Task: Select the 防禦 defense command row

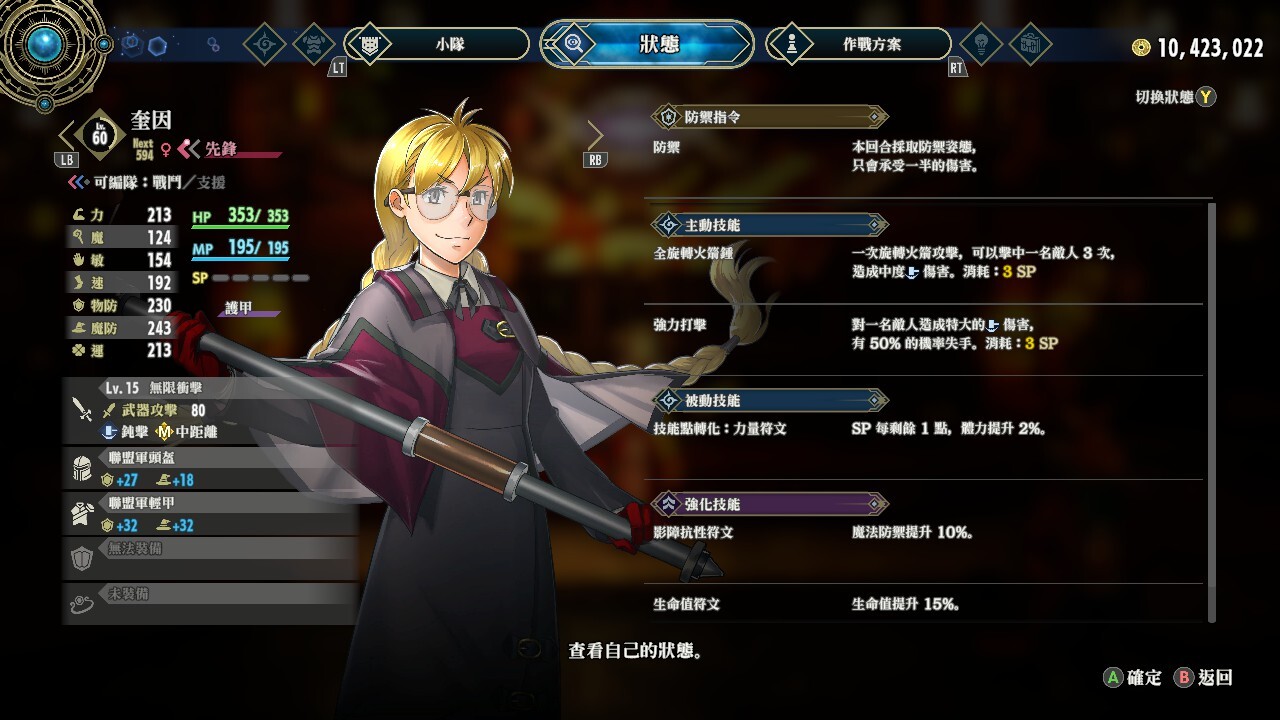Action: [x=930, y=156]
